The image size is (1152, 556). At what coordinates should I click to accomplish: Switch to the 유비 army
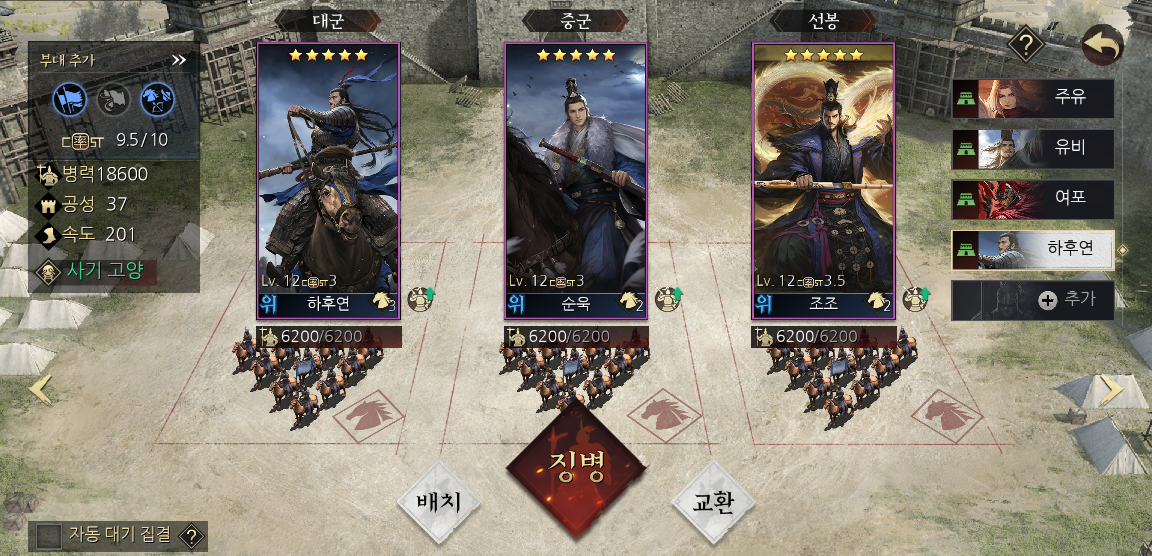pyautogui.click(x=1033, y=149)
